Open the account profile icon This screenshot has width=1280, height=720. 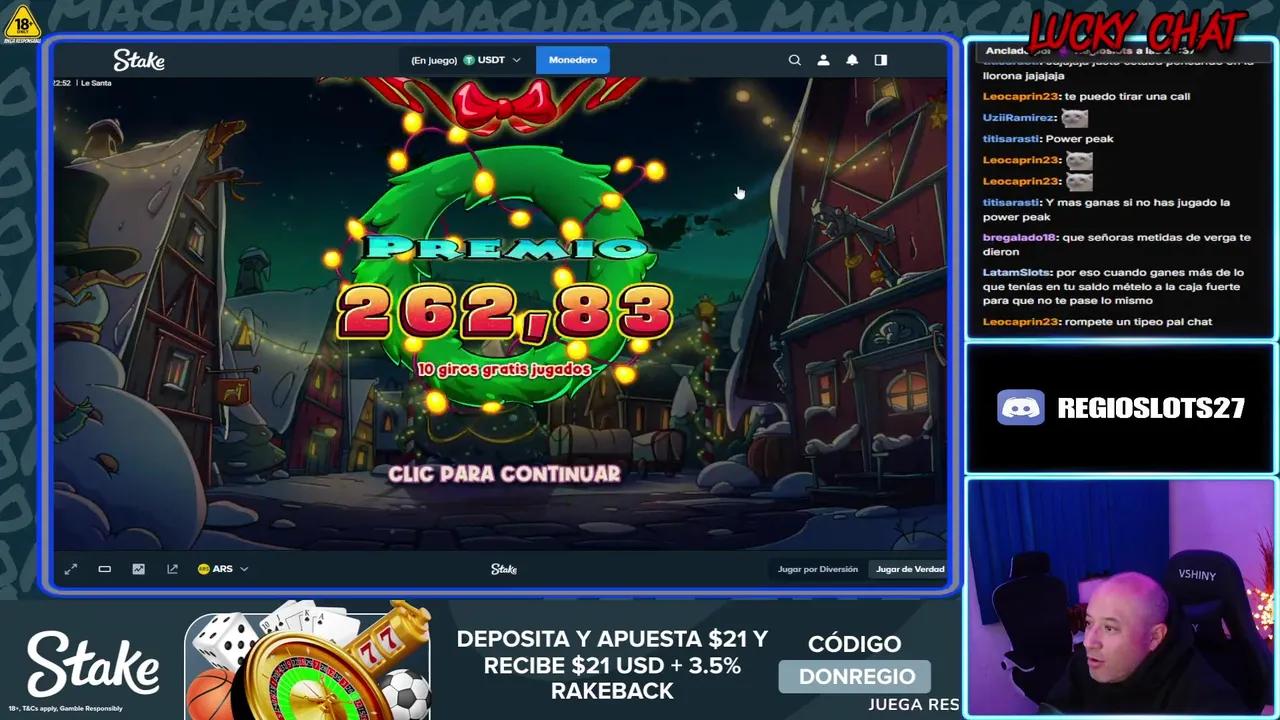tap(823, 60)
